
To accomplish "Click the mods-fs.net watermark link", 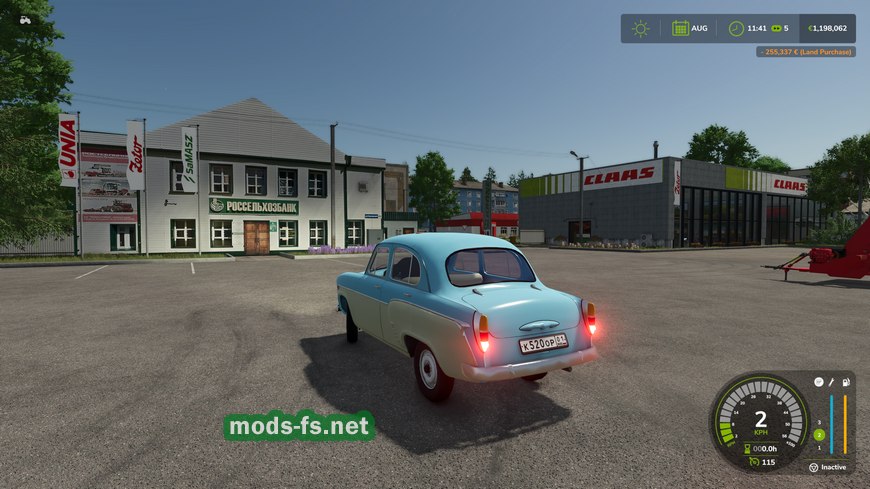I will (299, 427).
